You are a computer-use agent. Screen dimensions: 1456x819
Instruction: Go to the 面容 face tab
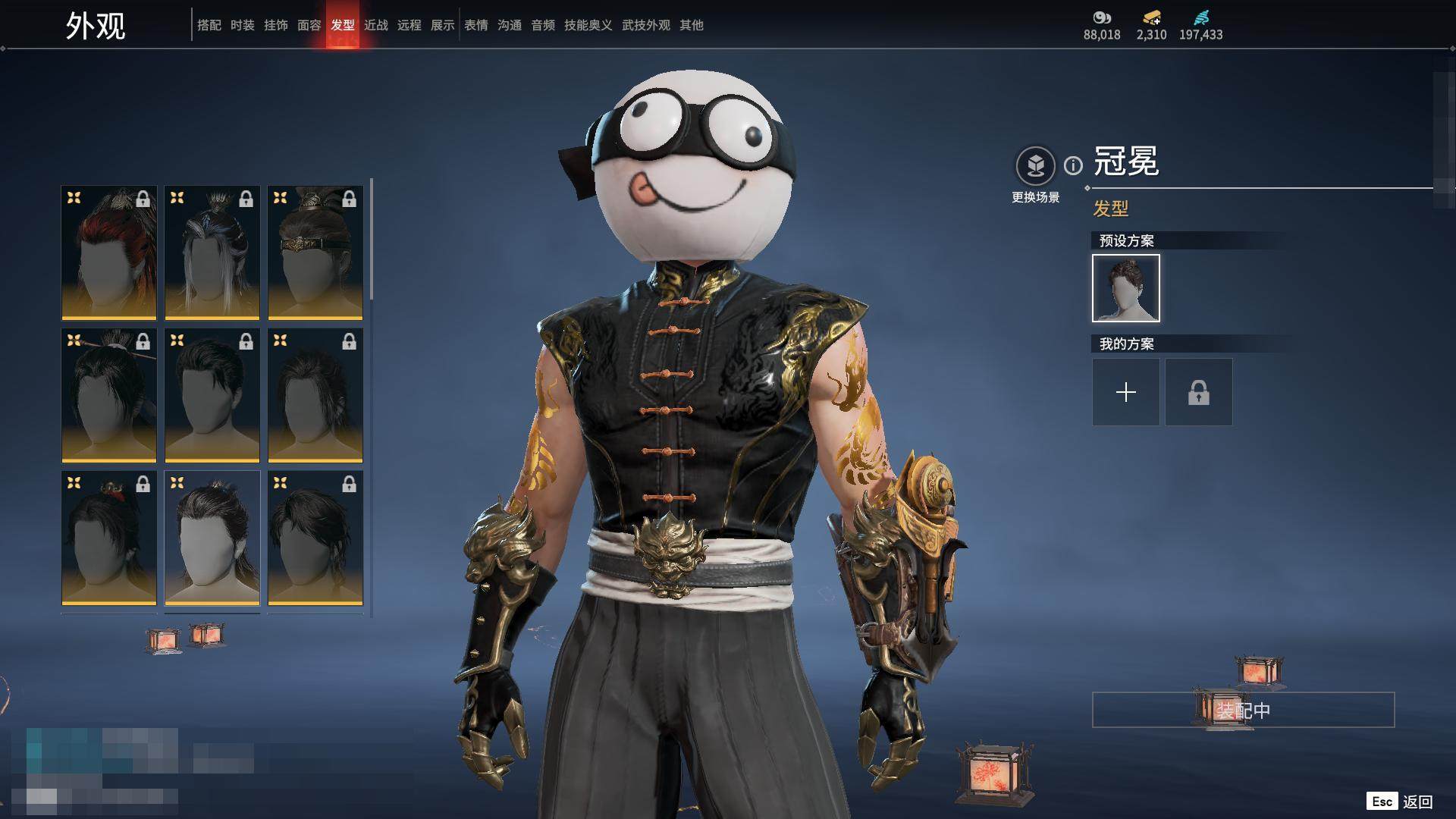click(x=309, y=25)
